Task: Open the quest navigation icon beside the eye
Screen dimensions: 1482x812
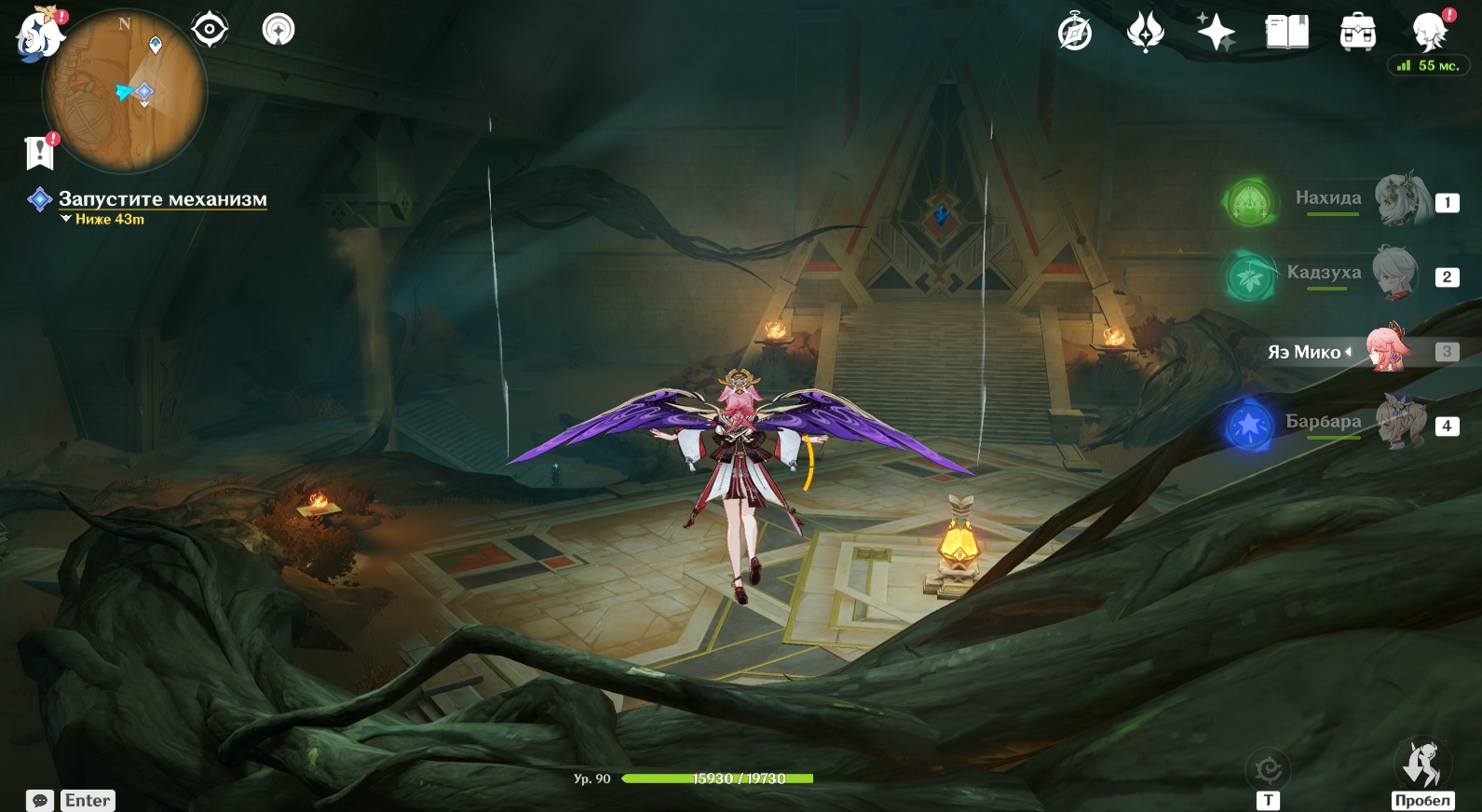Action: click(278, 30)
